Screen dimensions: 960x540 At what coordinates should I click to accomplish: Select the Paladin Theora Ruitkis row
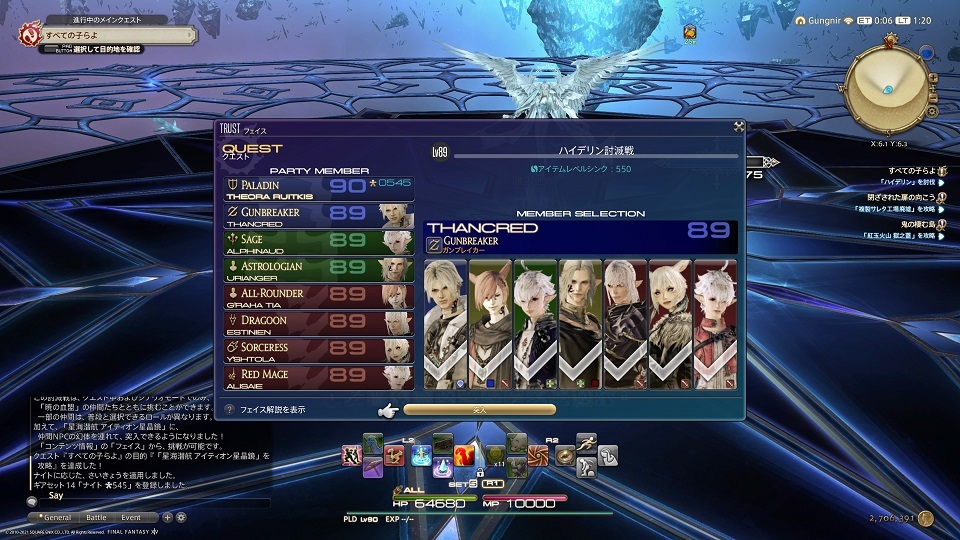[x=318, y=189]
